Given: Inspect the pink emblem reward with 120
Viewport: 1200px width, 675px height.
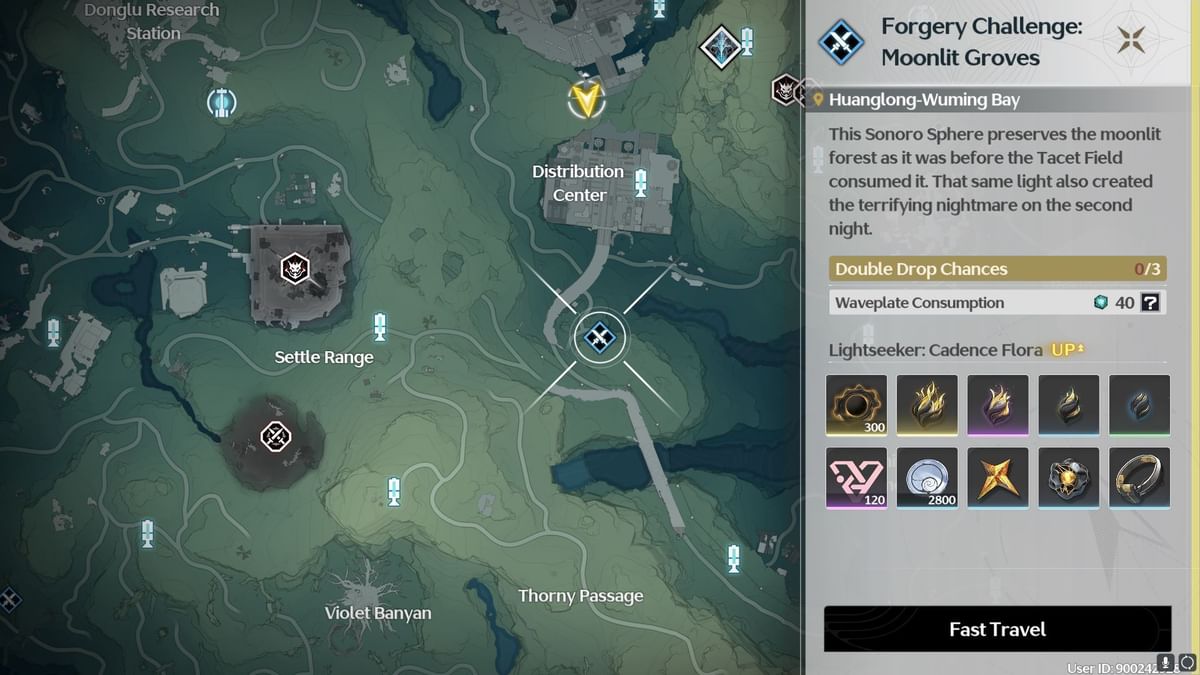Looking at the screenshot, I should coord(856,477).
